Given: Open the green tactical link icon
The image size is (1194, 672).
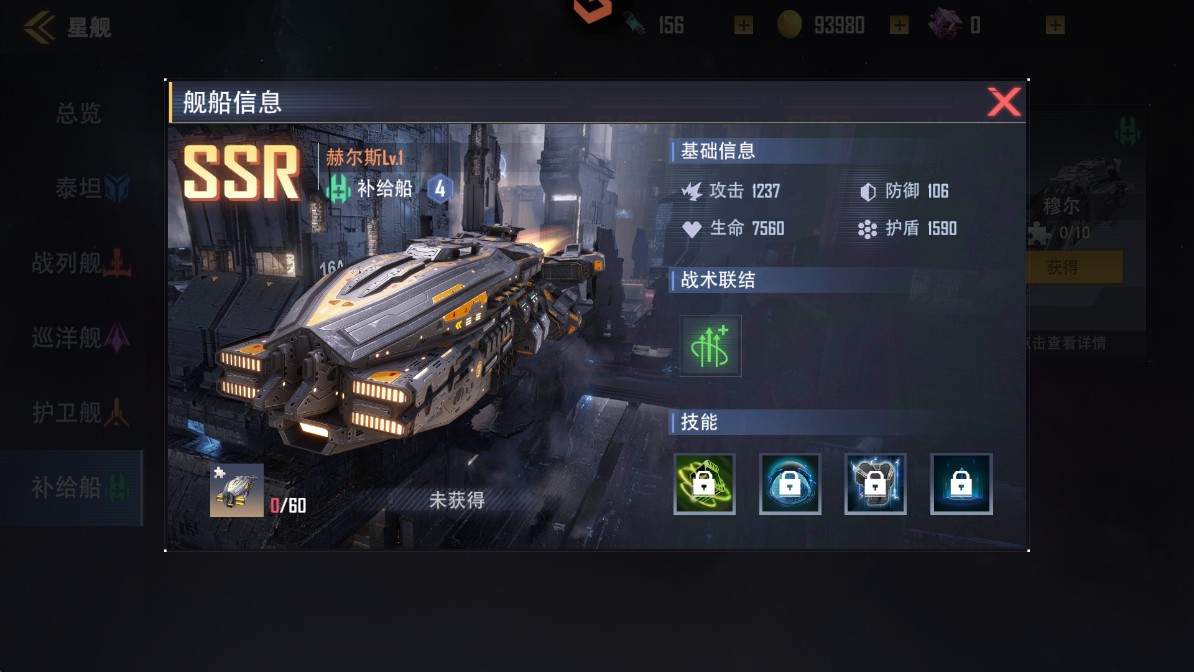Looking at the screenshot, I should click(710, 346).
